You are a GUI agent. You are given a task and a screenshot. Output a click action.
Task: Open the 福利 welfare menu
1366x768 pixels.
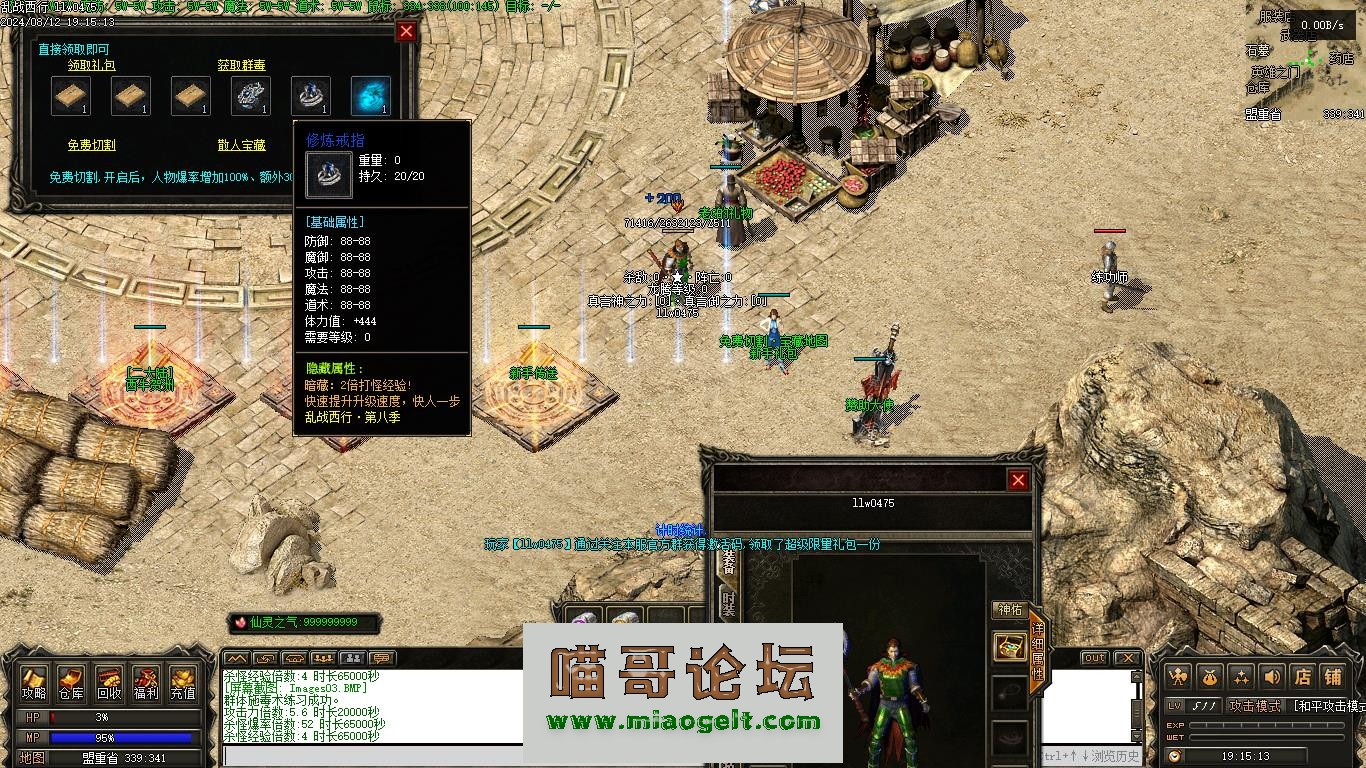146,682
